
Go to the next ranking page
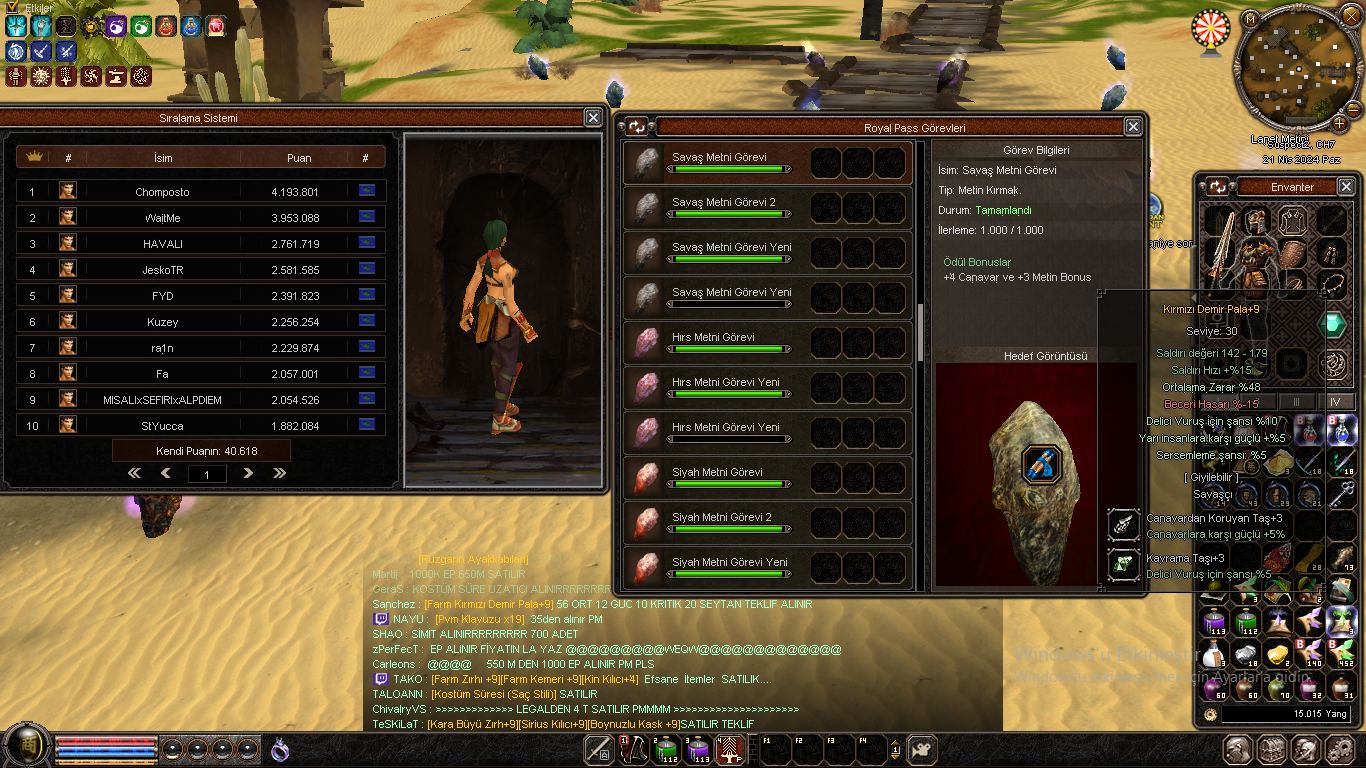(x=248, y=473)
